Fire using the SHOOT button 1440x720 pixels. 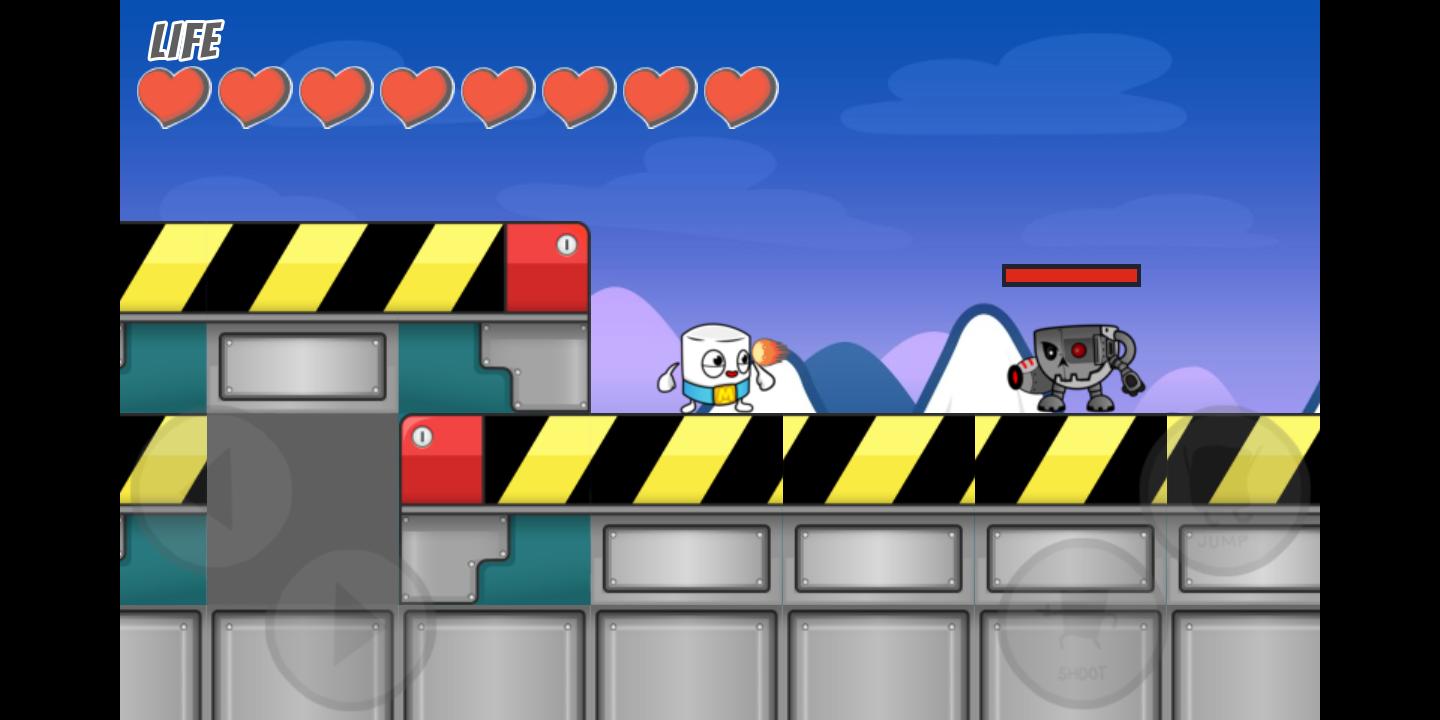(1082, 624)
